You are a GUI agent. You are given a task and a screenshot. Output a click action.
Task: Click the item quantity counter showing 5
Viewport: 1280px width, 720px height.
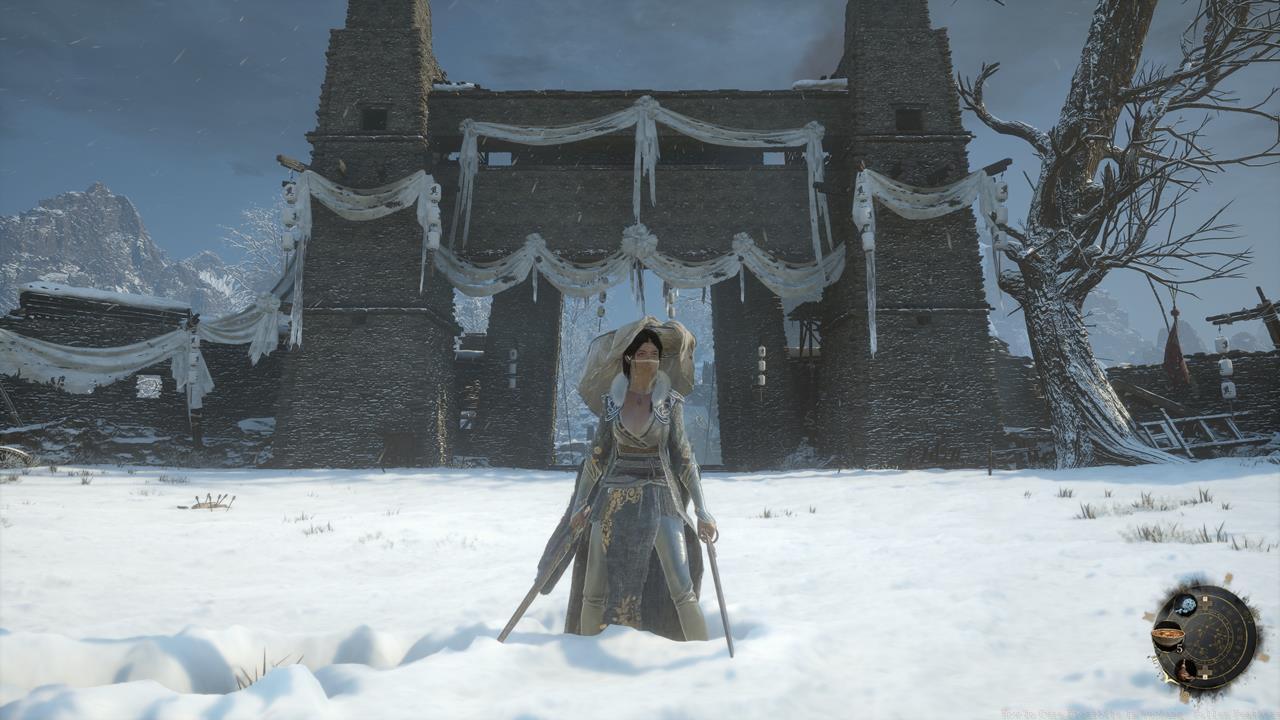click(x=1179, y=648)
